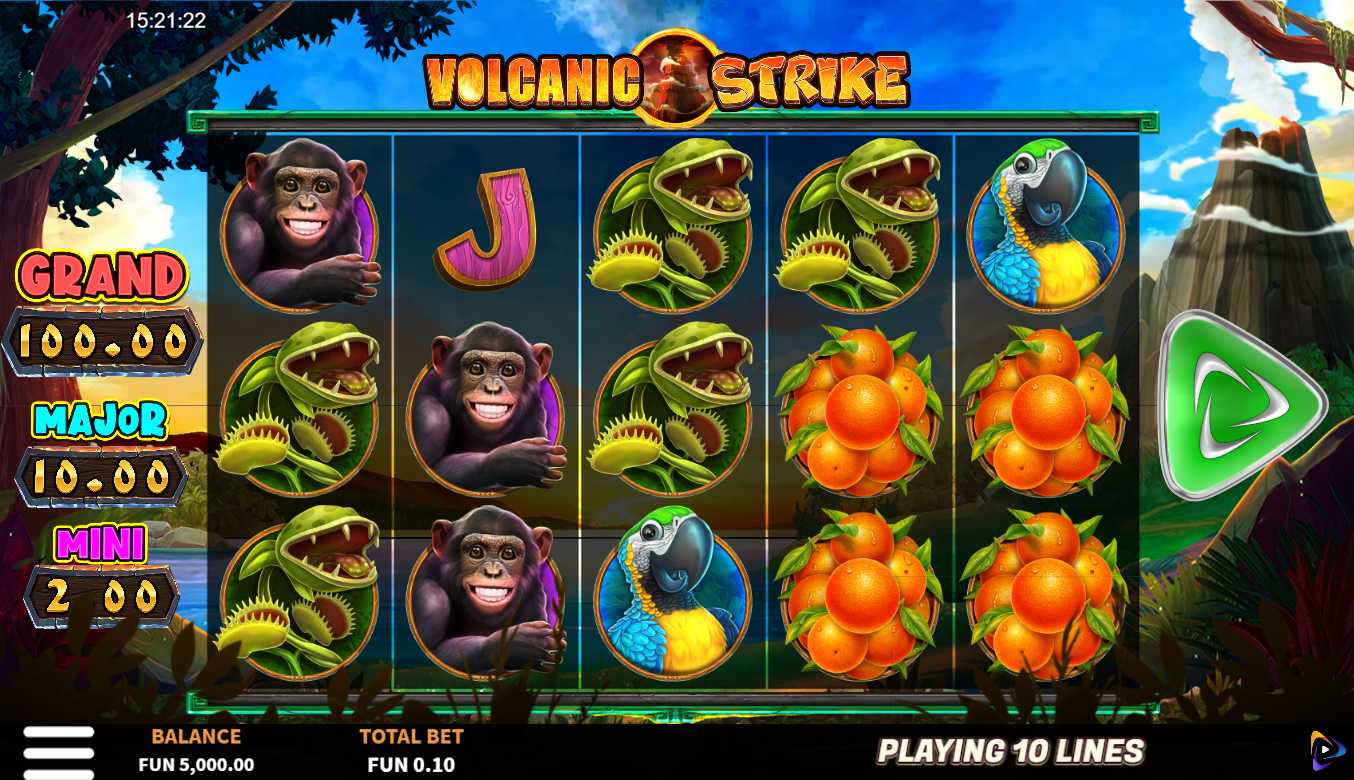1354x780 pixels.
Task: Open the hamburger menu
Action: (59, 751)
